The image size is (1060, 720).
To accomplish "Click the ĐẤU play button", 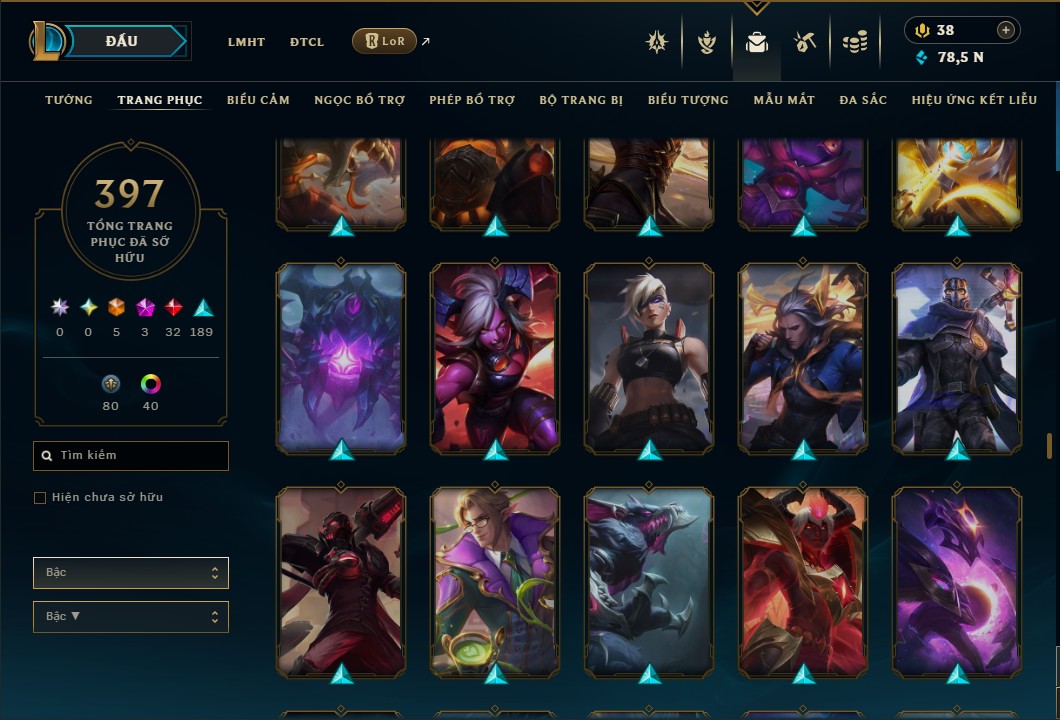I will 122,41.
